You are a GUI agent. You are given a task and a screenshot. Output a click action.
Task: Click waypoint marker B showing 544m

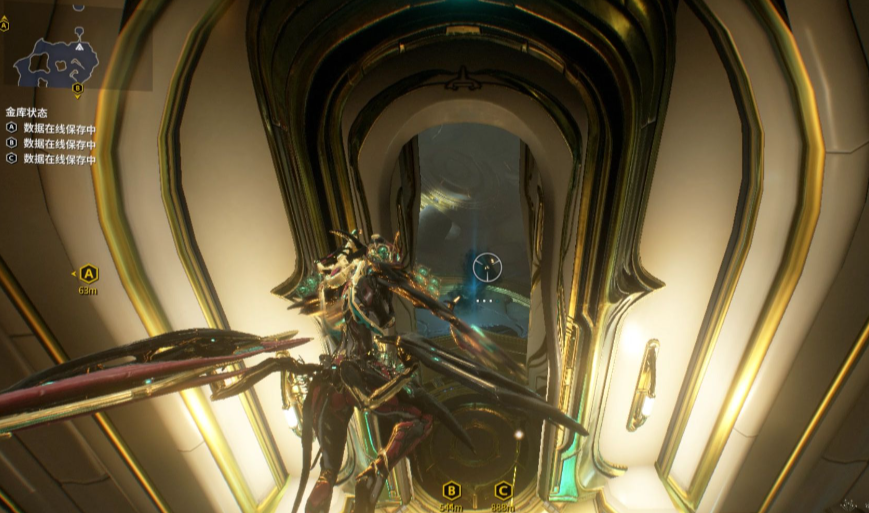click(451, 490)
